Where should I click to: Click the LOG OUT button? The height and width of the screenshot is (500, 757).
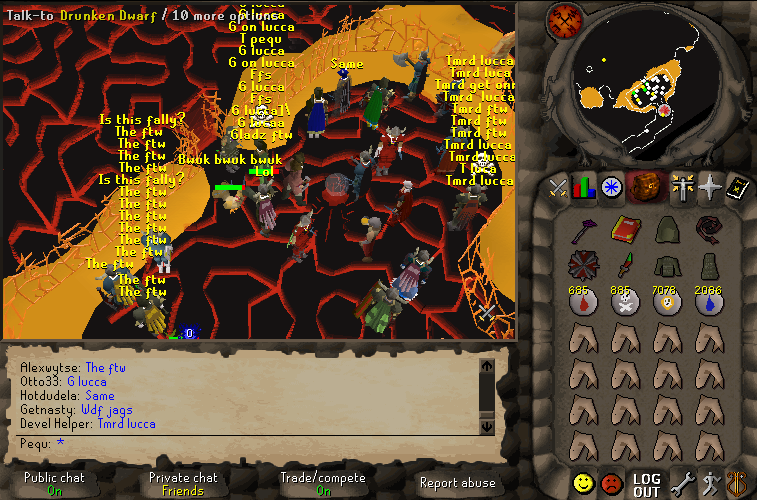(647, 485)
